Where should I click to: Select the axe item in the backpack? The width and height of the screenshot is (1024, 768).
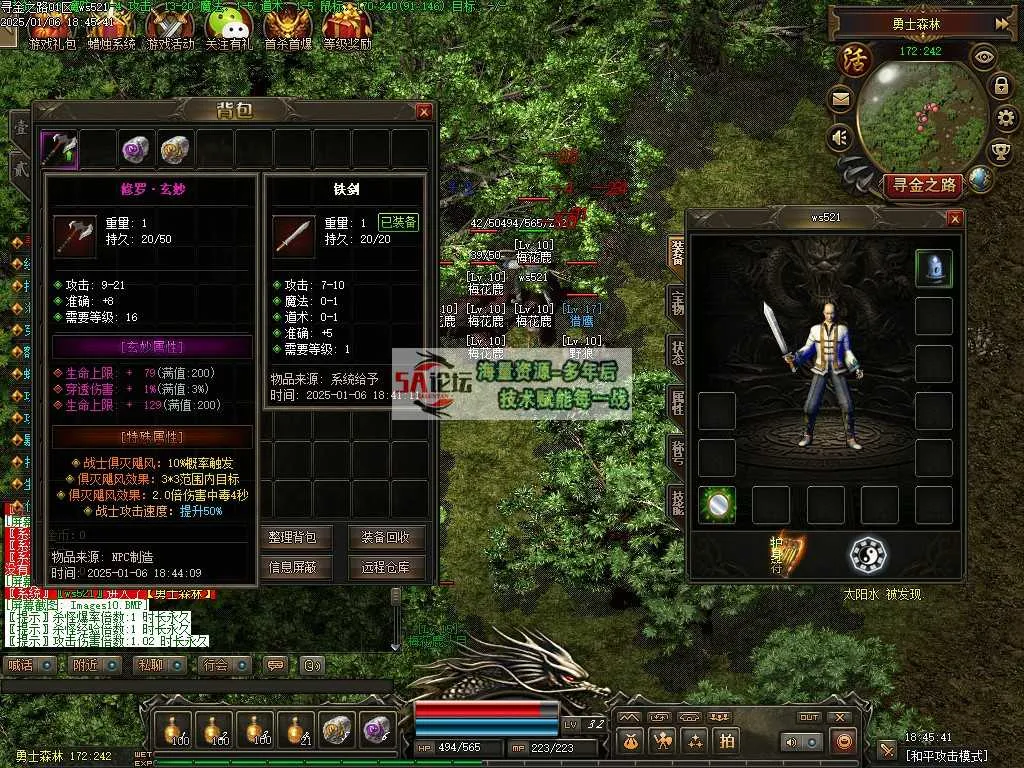click(x=59, y=149)
